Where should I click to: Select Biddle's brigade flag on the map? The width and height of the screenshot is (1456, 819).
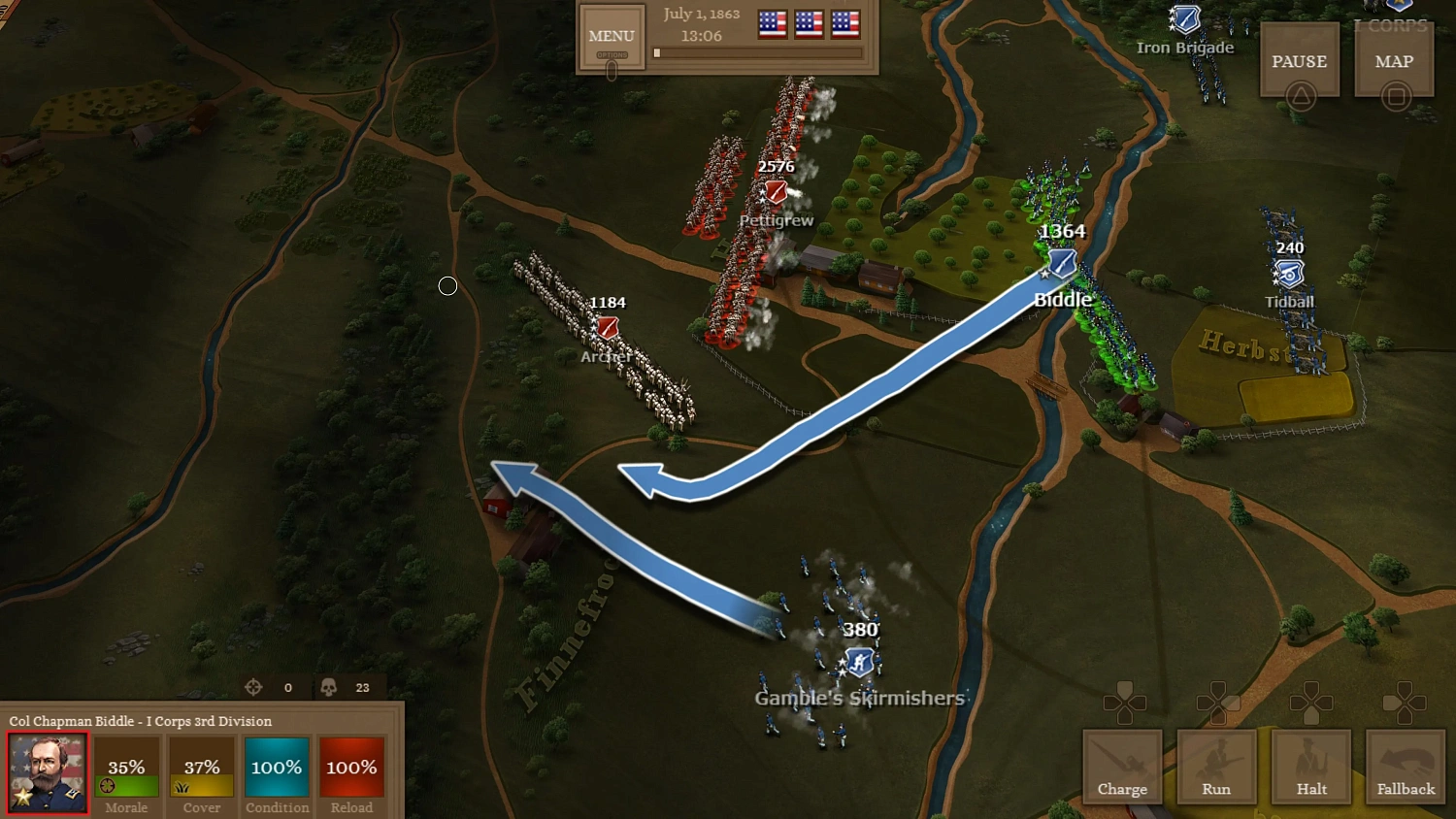(x=1060, y=264)
